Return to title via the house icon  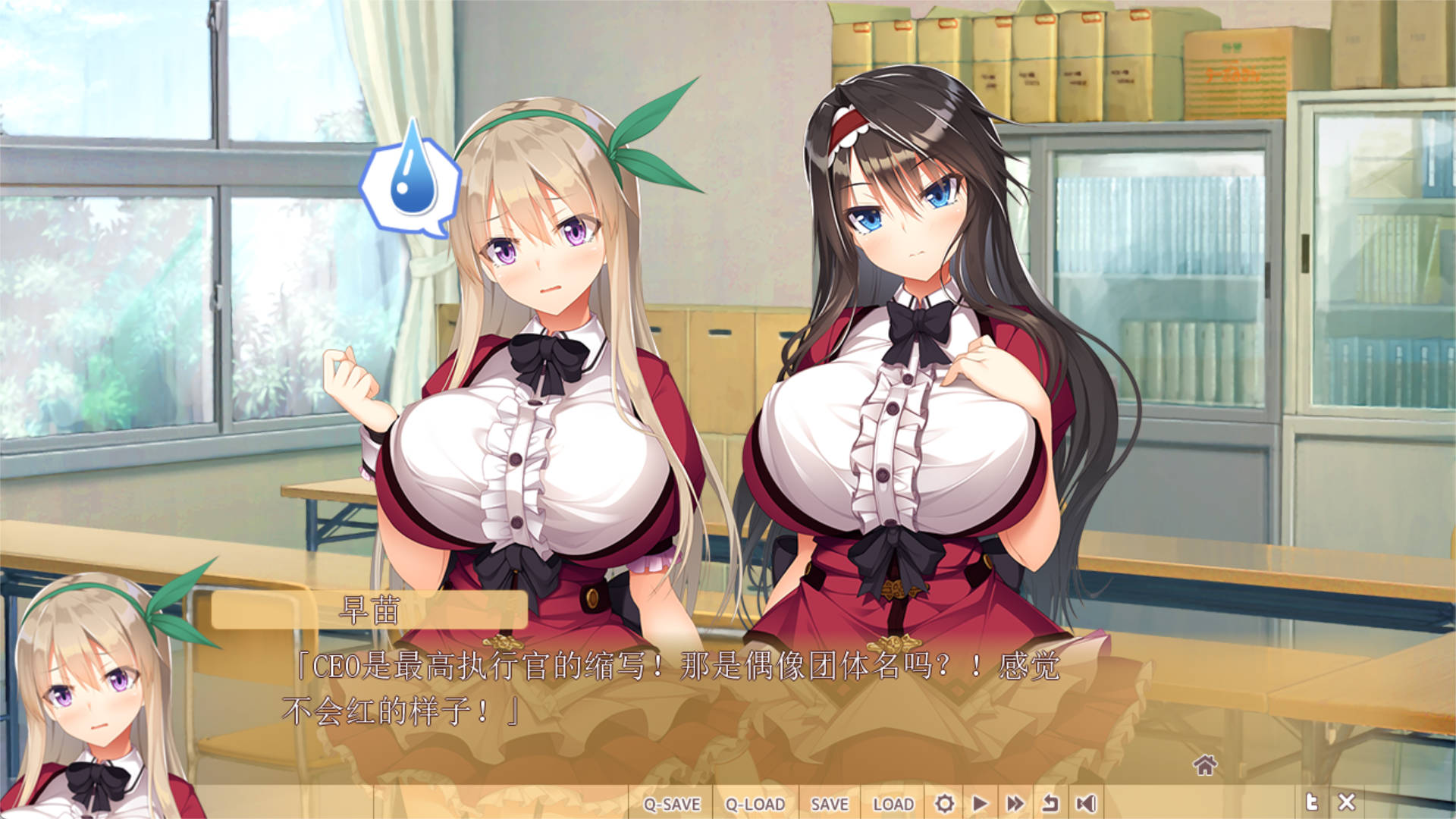coord(1204,766)
